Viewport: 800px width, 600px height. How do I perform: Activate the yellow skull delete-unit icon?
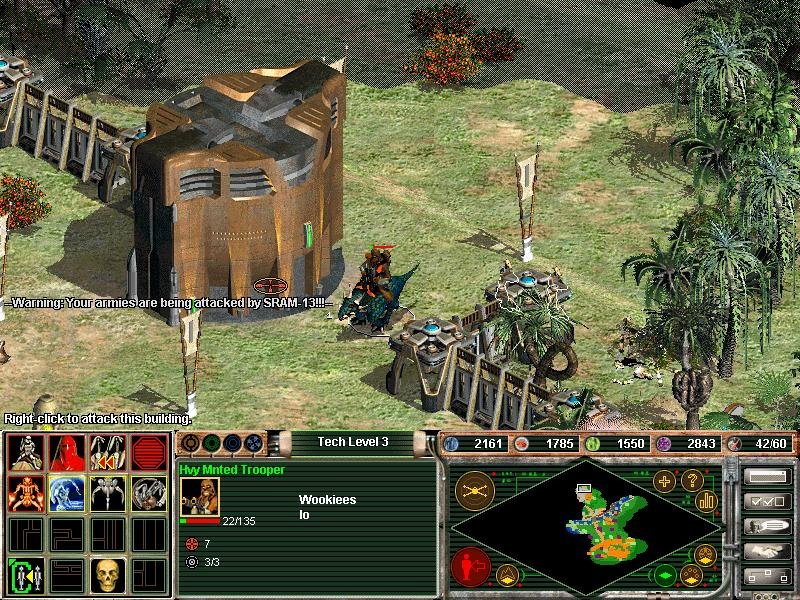tap(107, 575)
